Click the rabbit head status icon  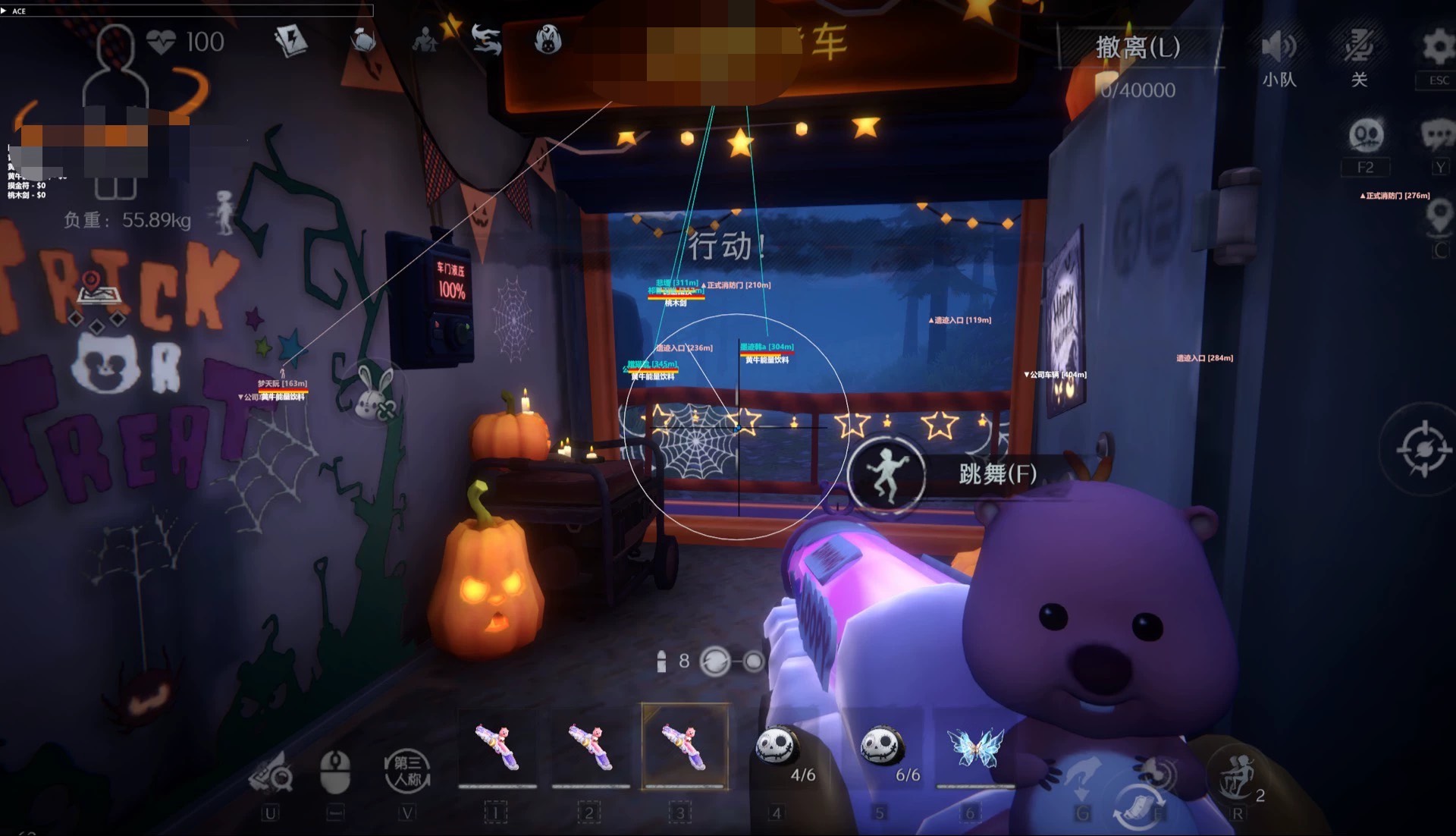(x=548, y=39)
